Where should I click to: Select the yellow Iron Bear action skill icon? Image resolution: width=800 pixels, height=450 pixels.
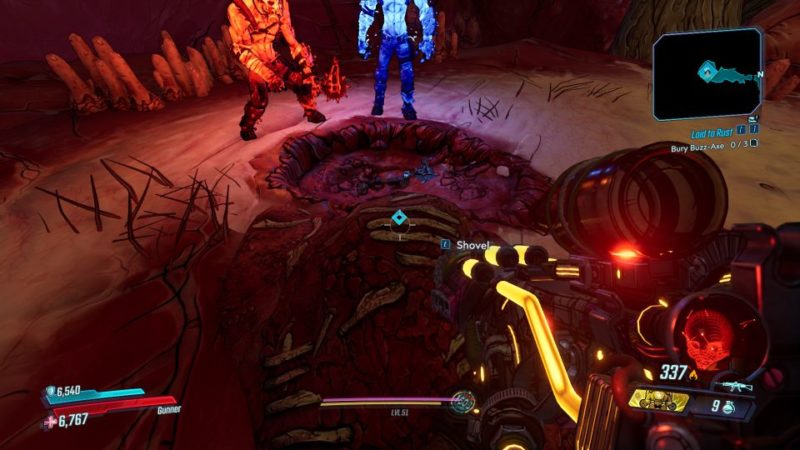[660, 402]
